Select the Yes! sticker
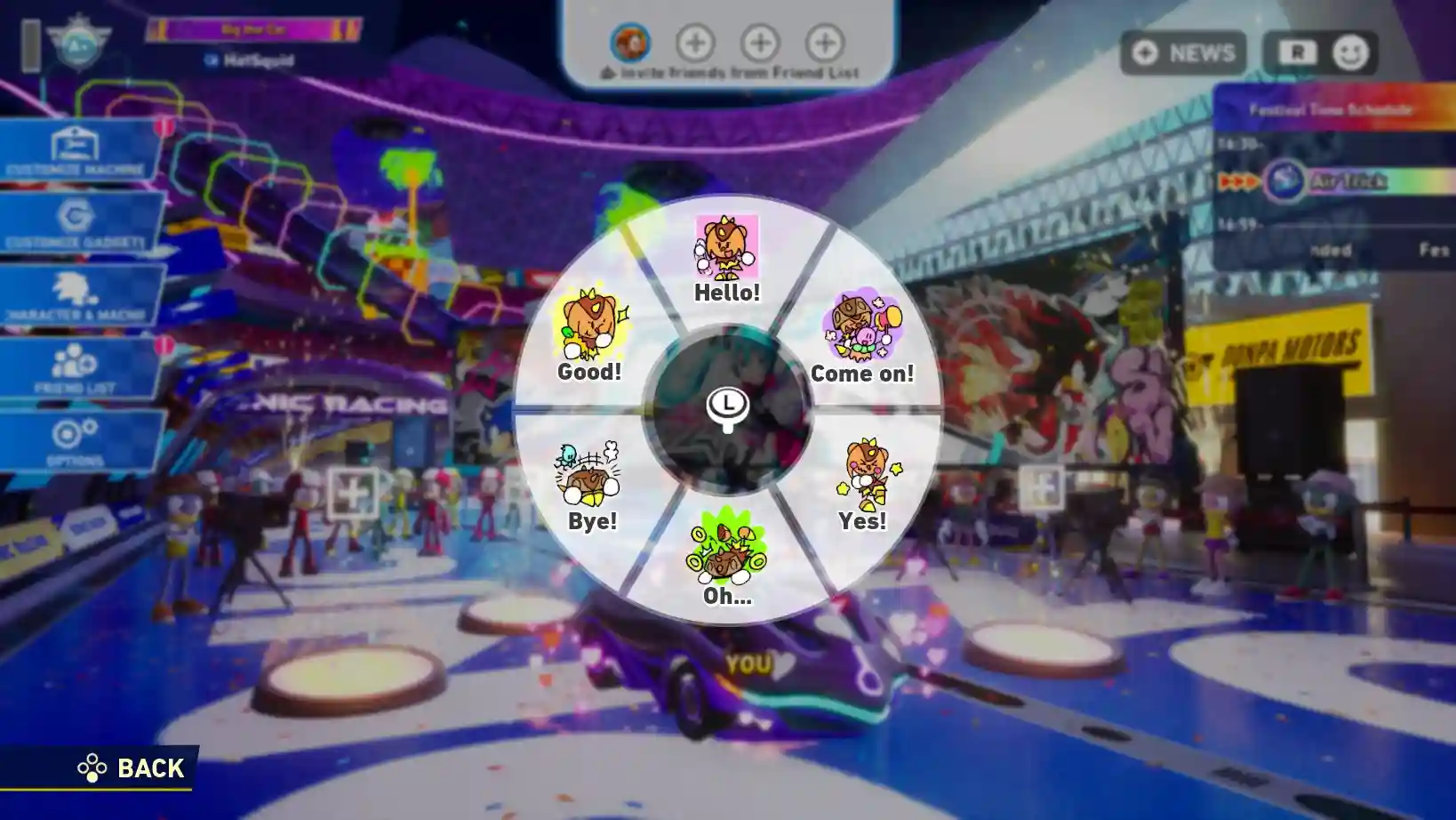 pyautogui.click(x=863, y=486)
